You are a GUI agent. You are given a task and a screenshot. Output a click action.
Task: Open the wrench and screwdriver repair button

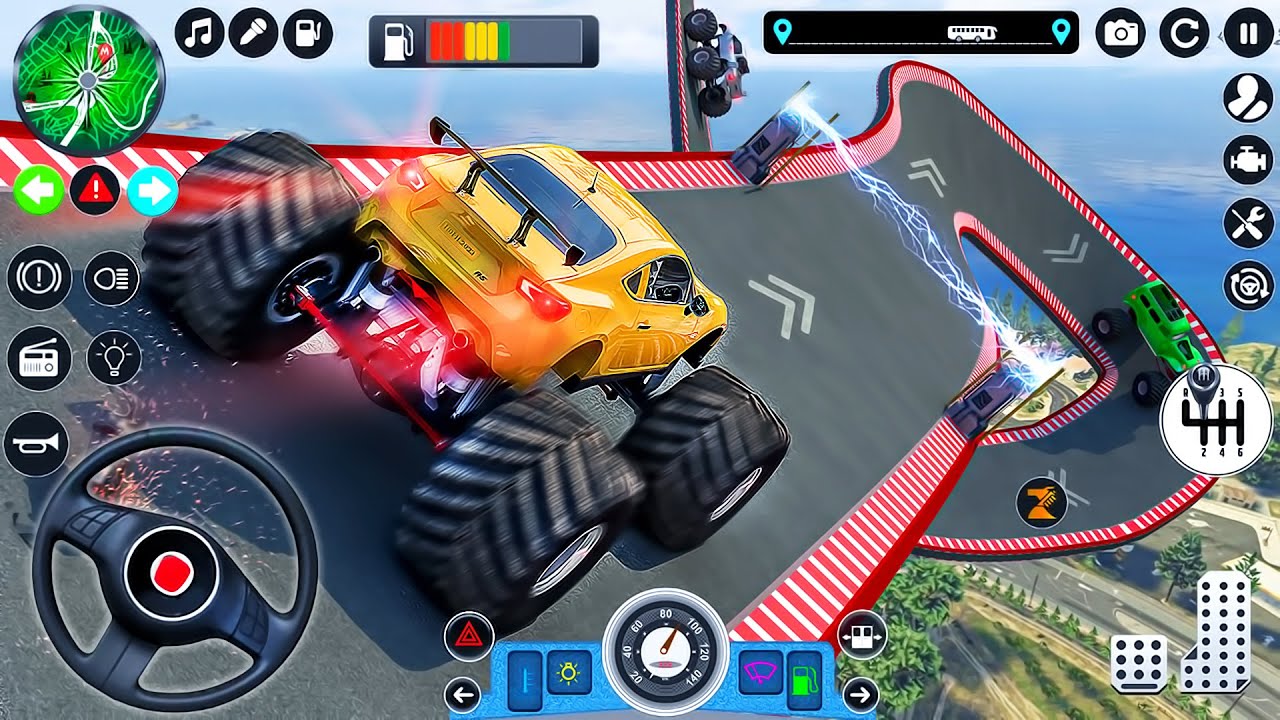tap(1247, 223)
